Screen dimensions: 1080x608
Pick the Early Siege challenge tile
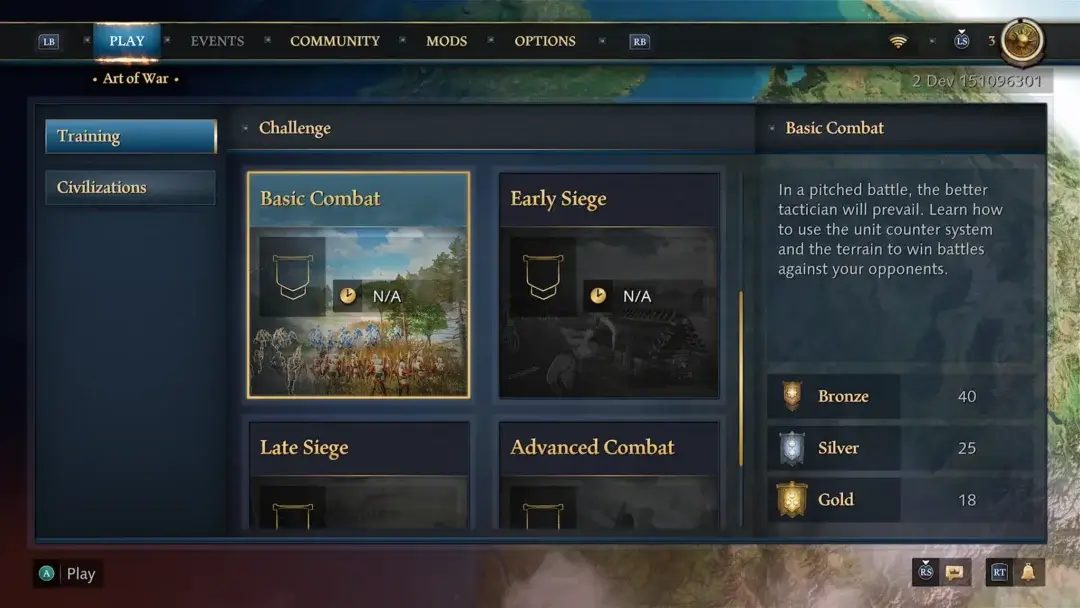click(x=609, y=285)
